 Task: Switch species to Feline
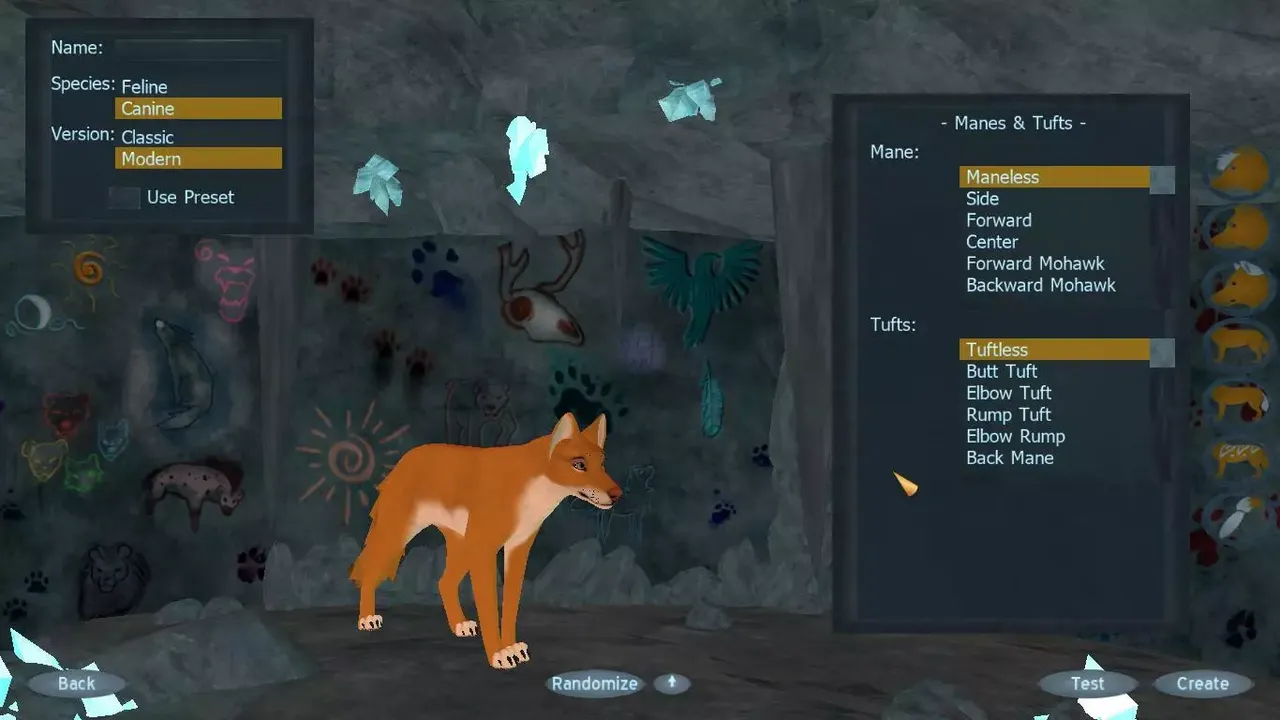143,86
